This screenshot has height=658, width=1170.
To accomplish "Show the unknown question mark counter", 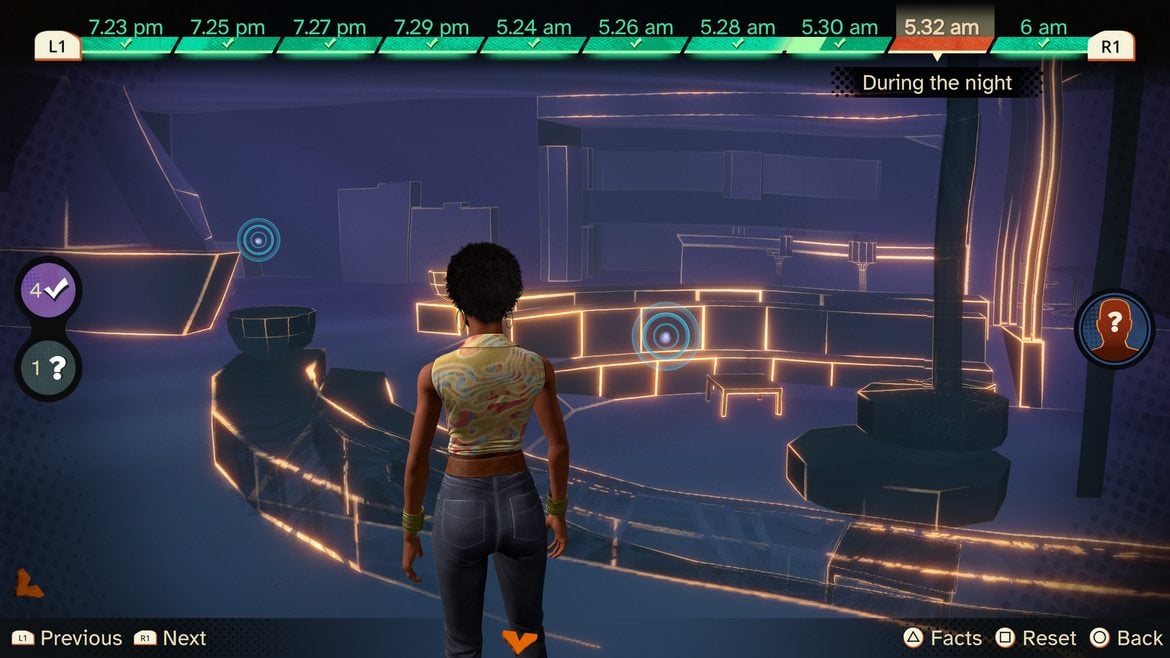I will pos(48,368).
